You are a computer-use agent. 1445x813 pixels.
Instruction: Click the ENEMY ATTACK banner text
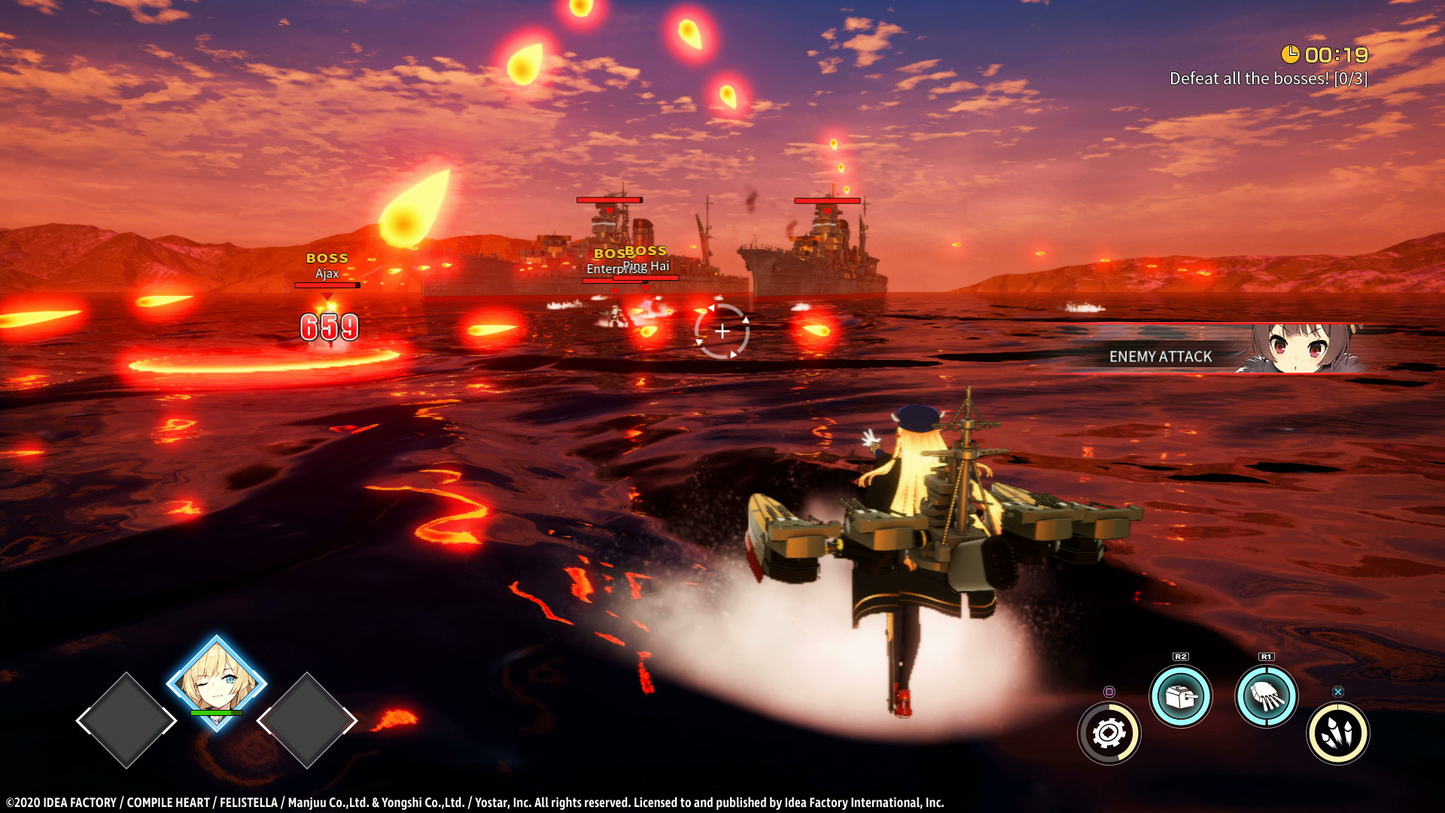(x=1161, y=356)
